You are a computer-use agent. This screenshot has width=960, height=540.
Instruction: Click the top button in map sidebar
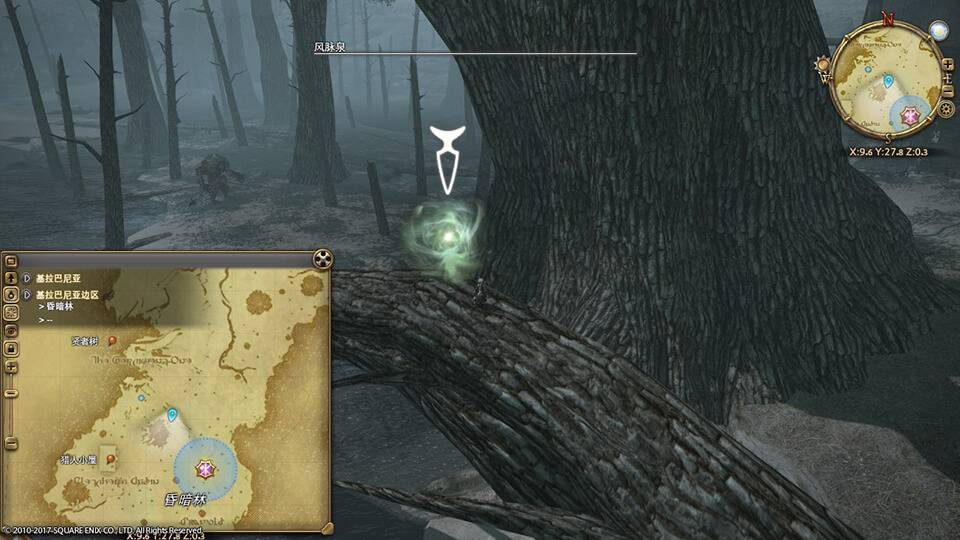coord(11,260)
